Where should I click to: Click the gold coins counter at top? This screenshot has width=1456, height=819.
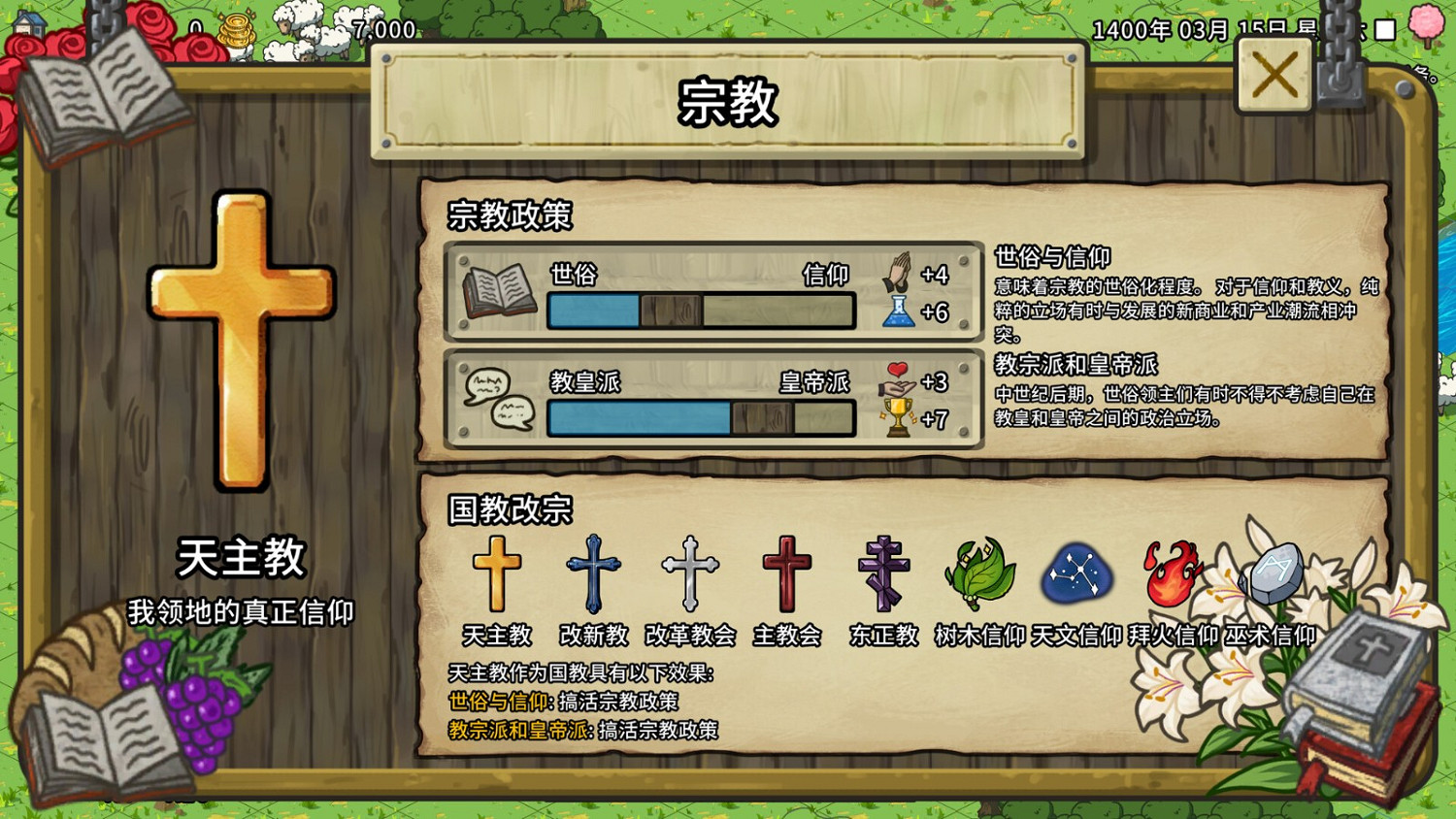(236, 28)
